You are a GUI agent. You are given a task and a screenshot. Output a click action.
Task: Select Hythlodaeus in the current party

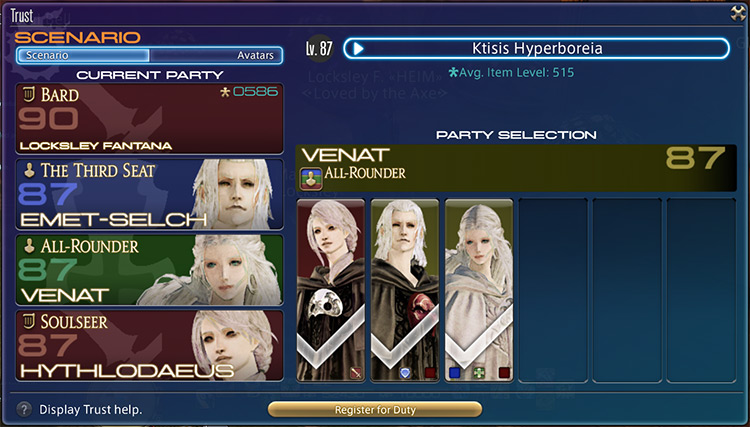(x=149, y=345)
